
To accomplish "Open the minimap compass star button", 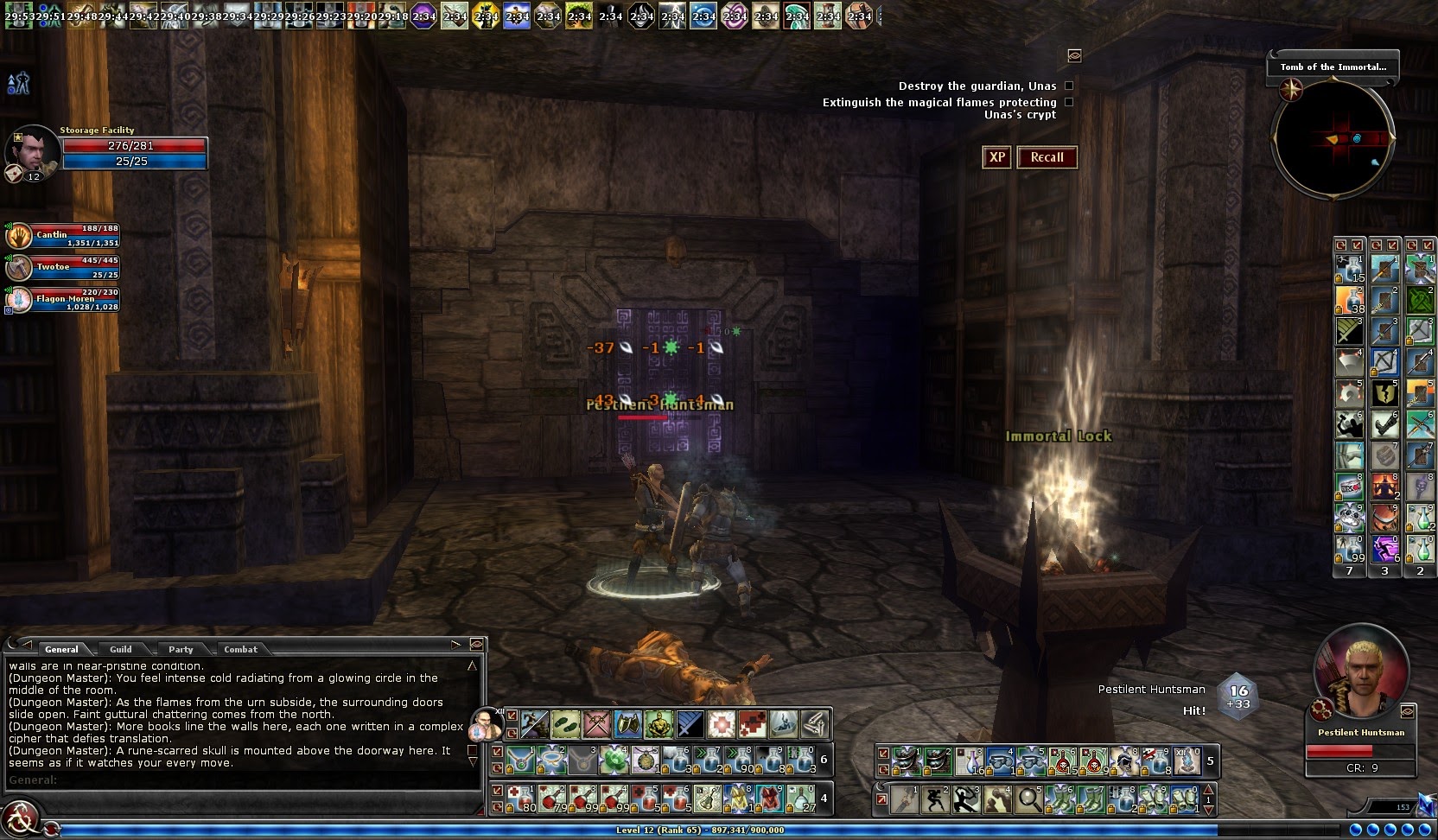I will [x=1292, y=88].
